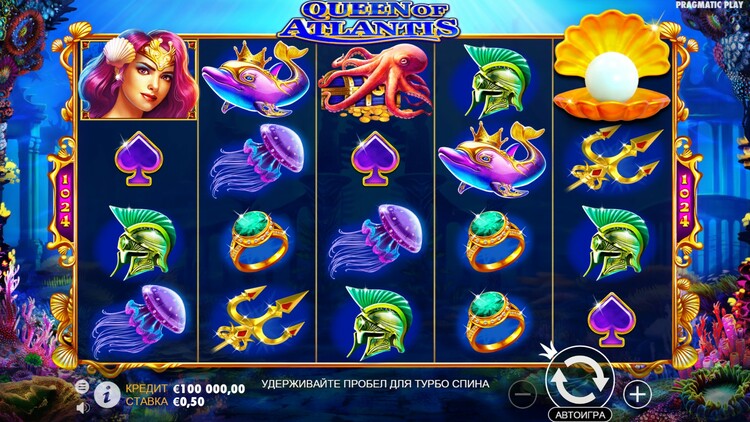Open the game info paytable

pyautogui.click(x=107, y=394)
